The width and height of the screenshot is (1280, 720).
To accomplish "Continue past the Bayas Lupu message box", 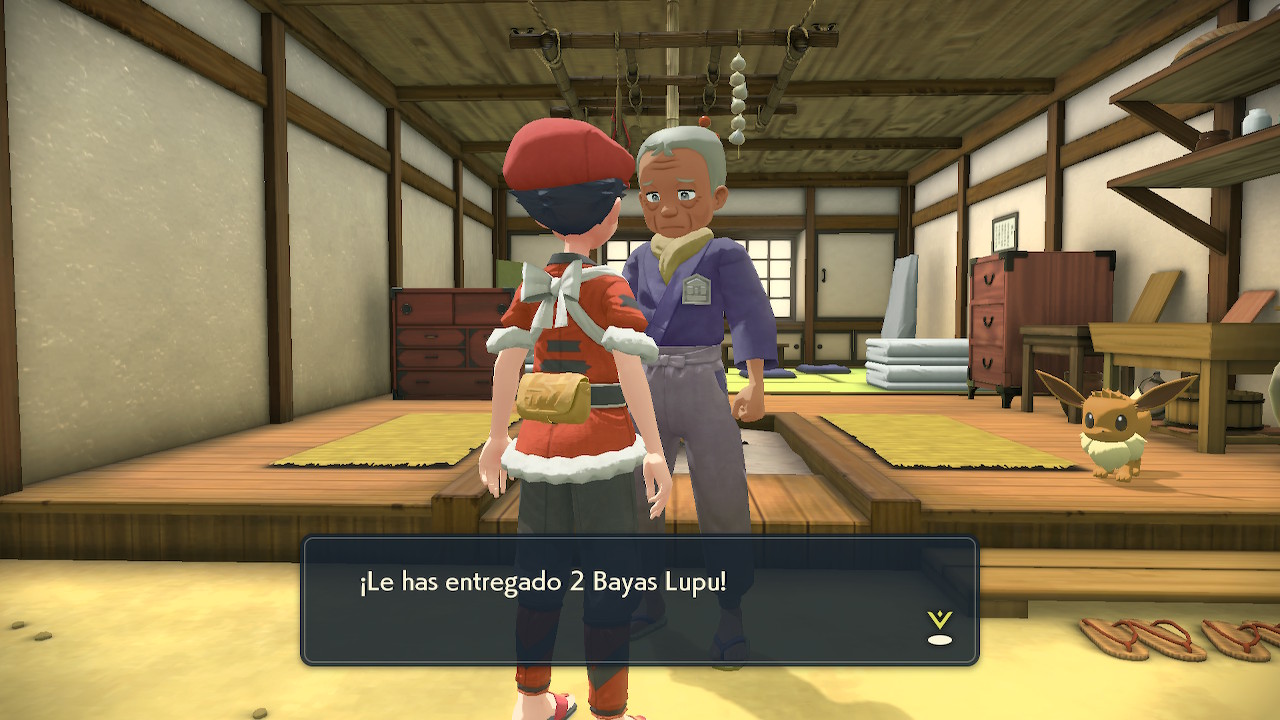I will tap(639, 600).
